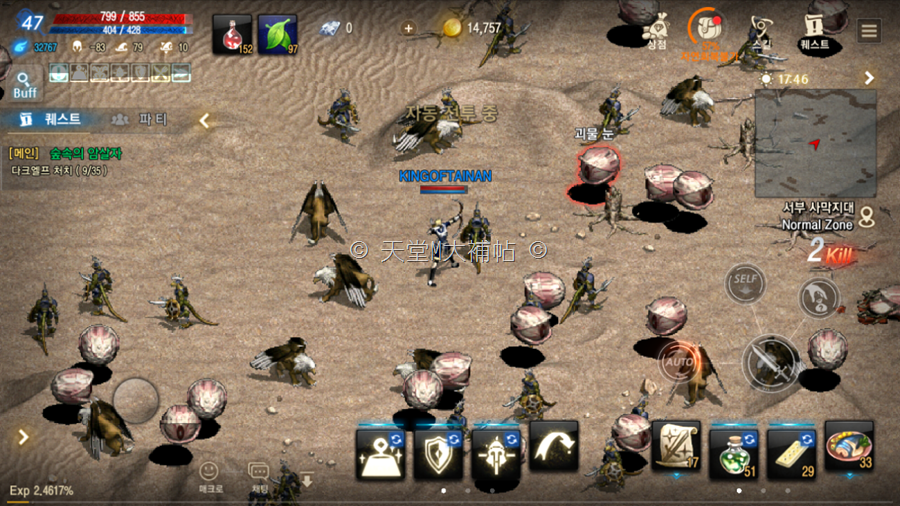
Task: Open the inventory bag showing 57%
Action: (x=708, y=28)
